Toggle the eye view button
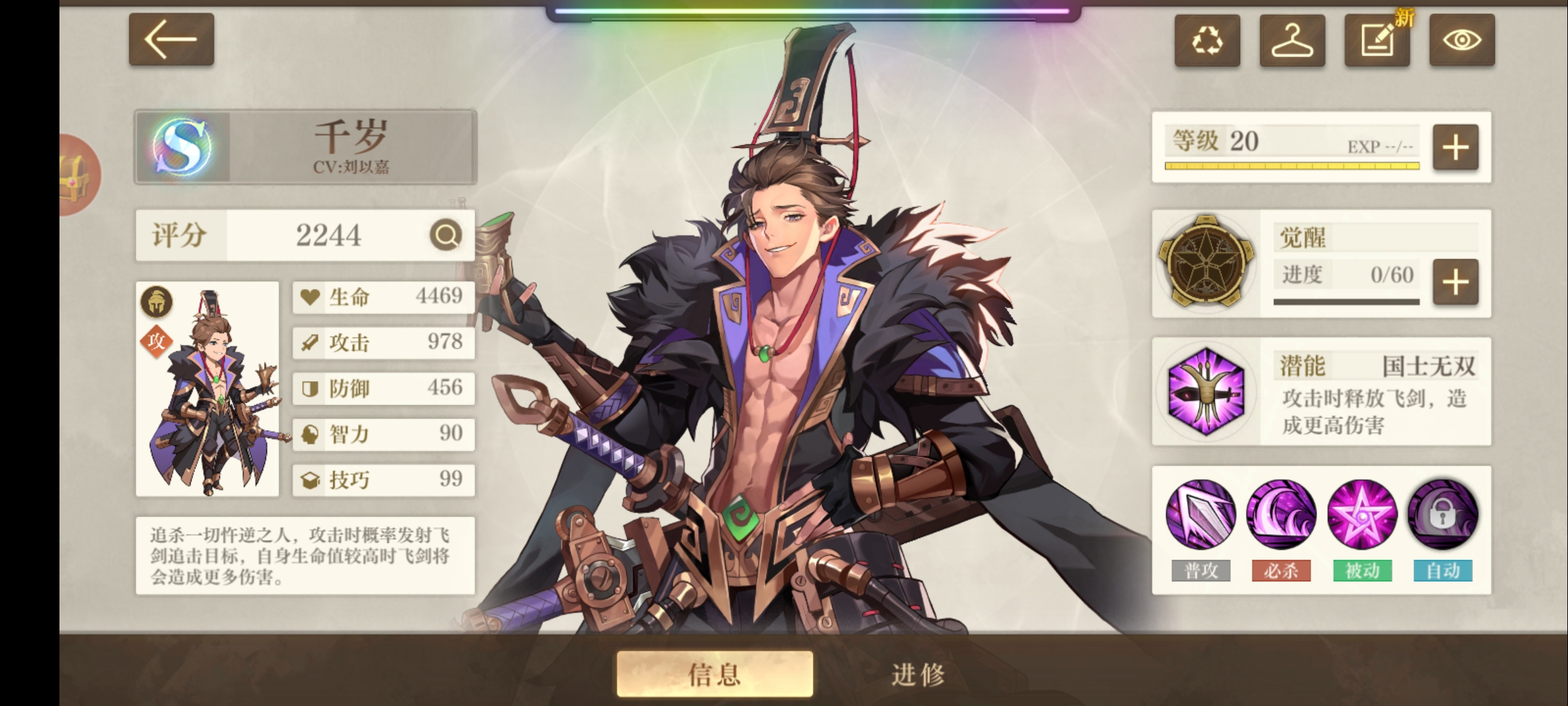Image resolution: width=1568 pixels, height=706 pixels. coord(1462,41)
